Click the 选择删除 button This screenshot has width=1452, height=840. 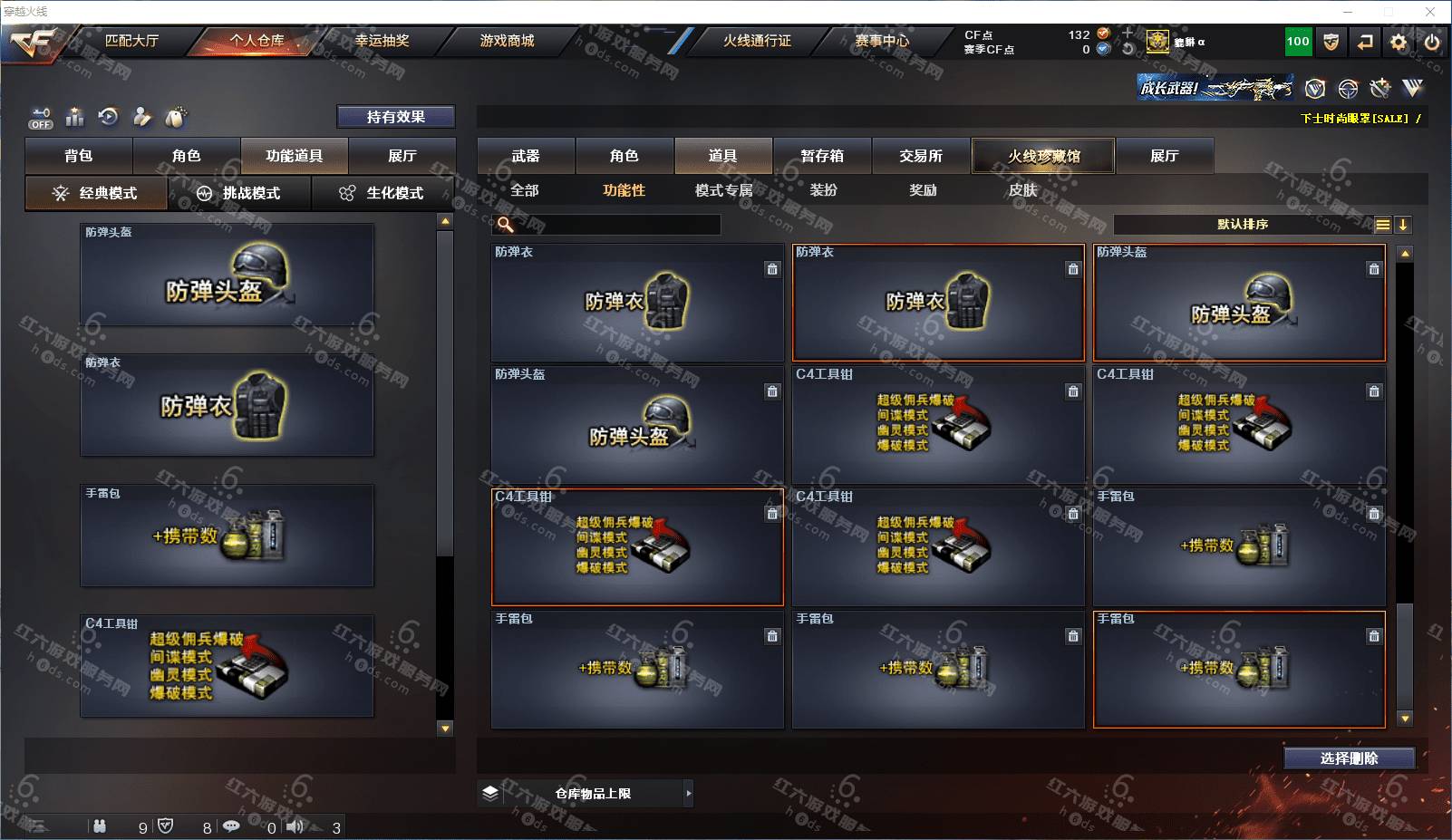coord(1349,758)
